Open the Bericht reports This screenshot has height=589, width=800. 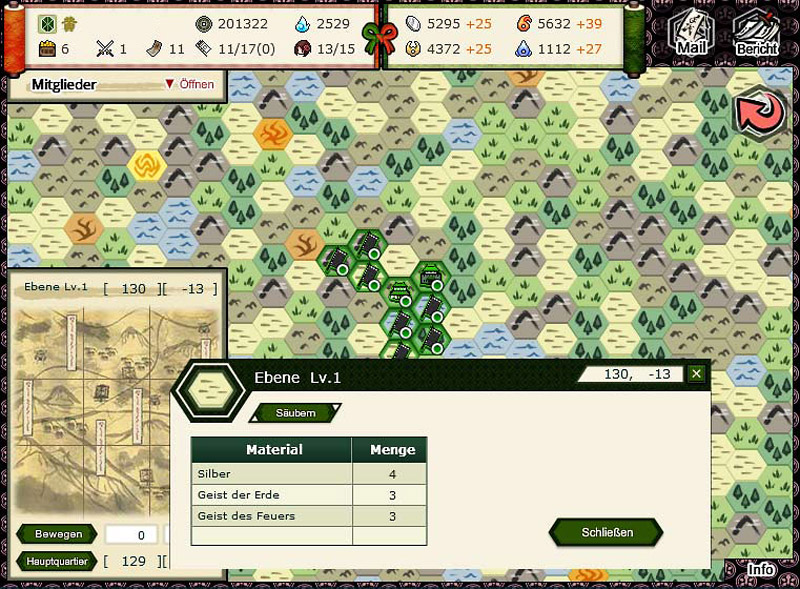coord(756,32)
